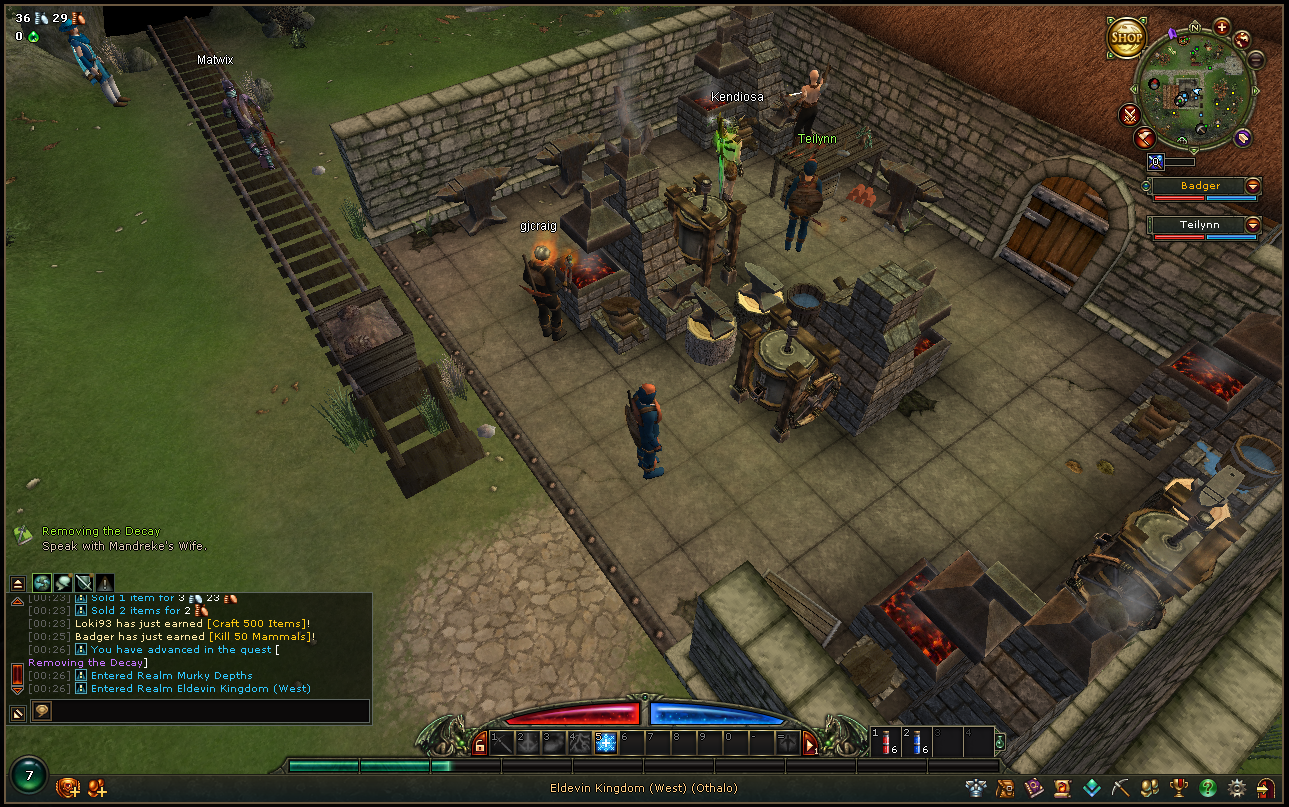Open the leather backpack inventory

click(x=1005, y=788)
